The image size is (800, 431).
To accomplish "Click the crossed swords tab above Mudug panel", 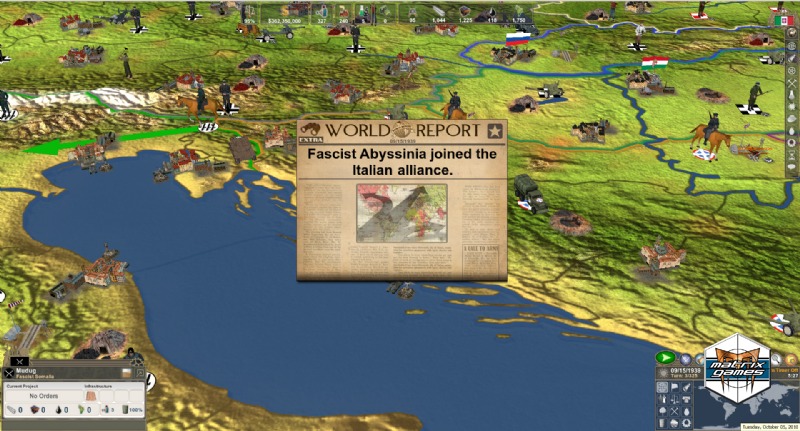I will pyautogui.click(x=19, y=361).
